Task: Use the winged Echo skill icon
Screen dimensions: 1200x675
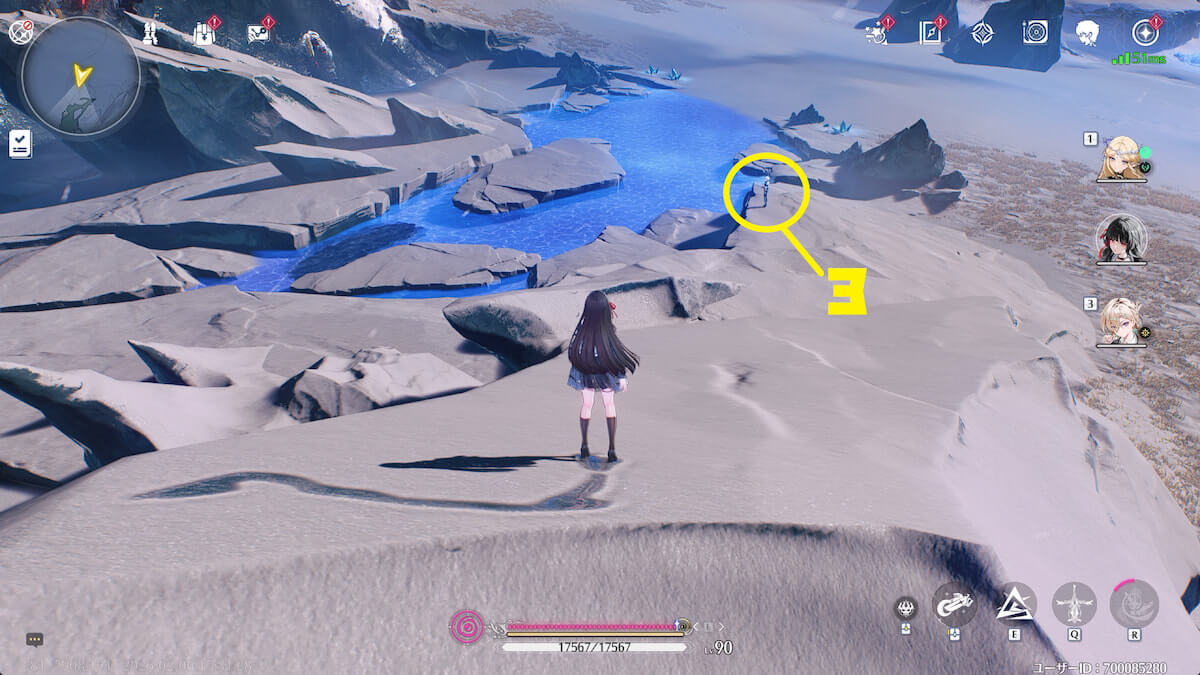Action: point(1074,604)
